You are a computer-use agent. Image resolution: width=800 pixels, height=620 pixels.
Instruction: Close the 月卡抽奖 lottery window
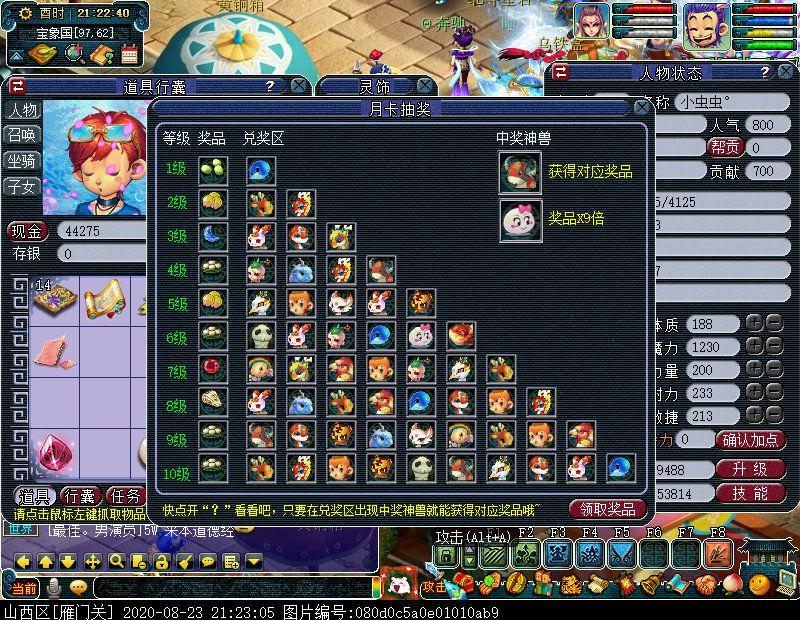tap(642, 108)
